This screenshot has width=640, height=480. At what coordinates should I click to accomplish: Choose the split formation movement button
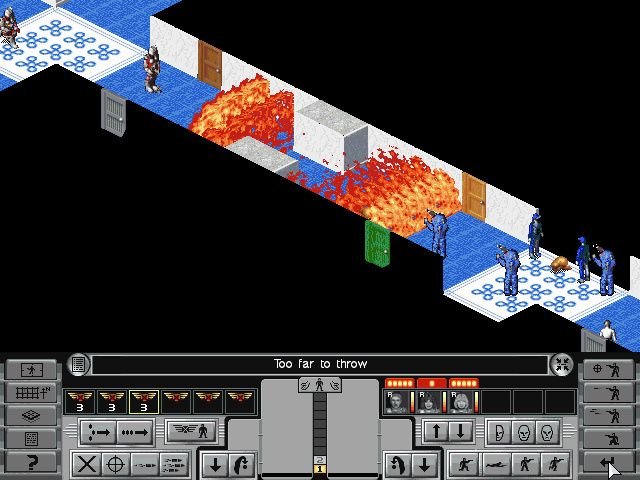point(99,433)
